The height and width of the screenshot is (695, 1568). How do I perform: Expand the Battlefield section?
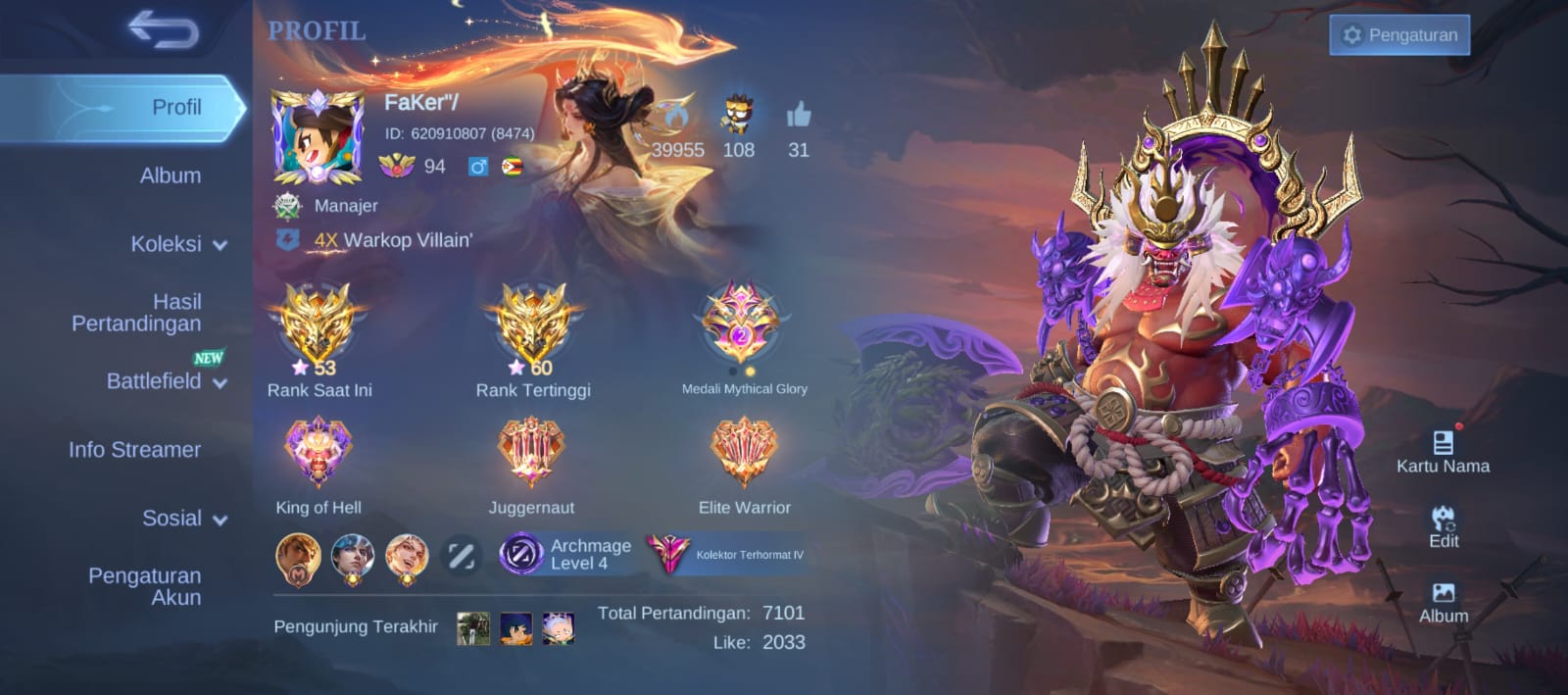coord(165,381)
